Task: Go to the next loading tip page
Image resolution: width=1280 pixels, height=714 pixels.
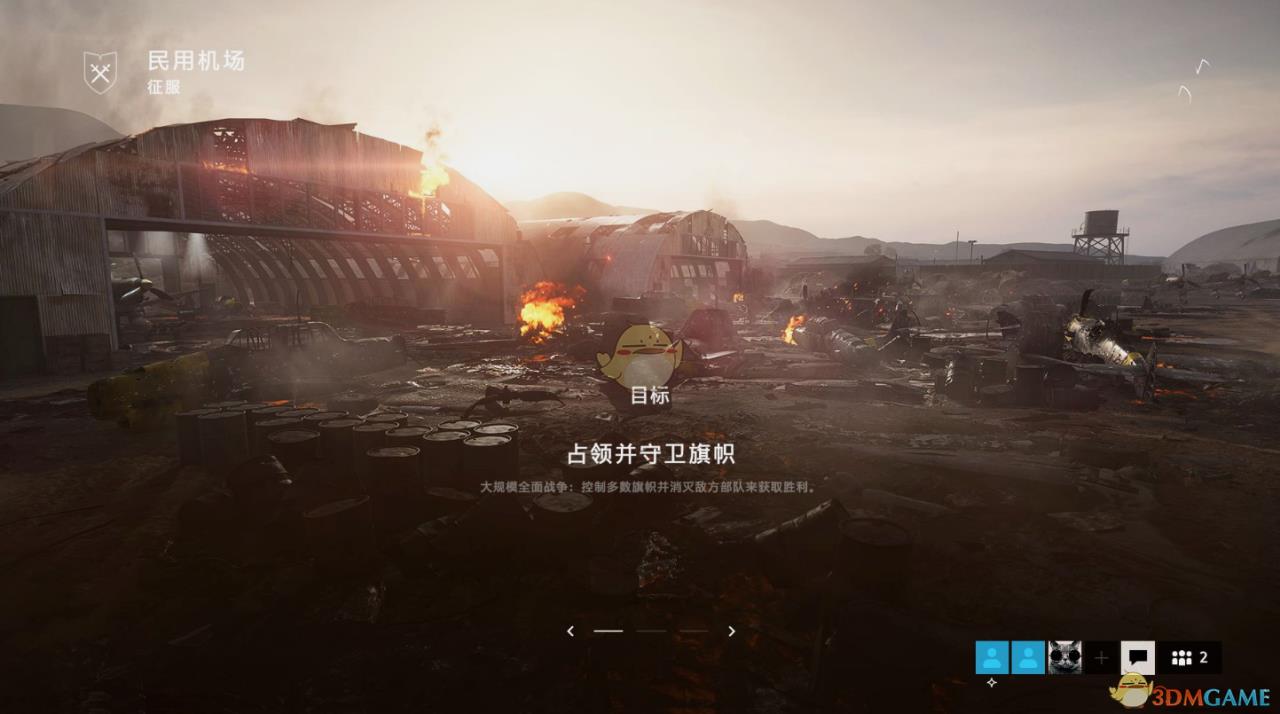Action: coord(732,631)
